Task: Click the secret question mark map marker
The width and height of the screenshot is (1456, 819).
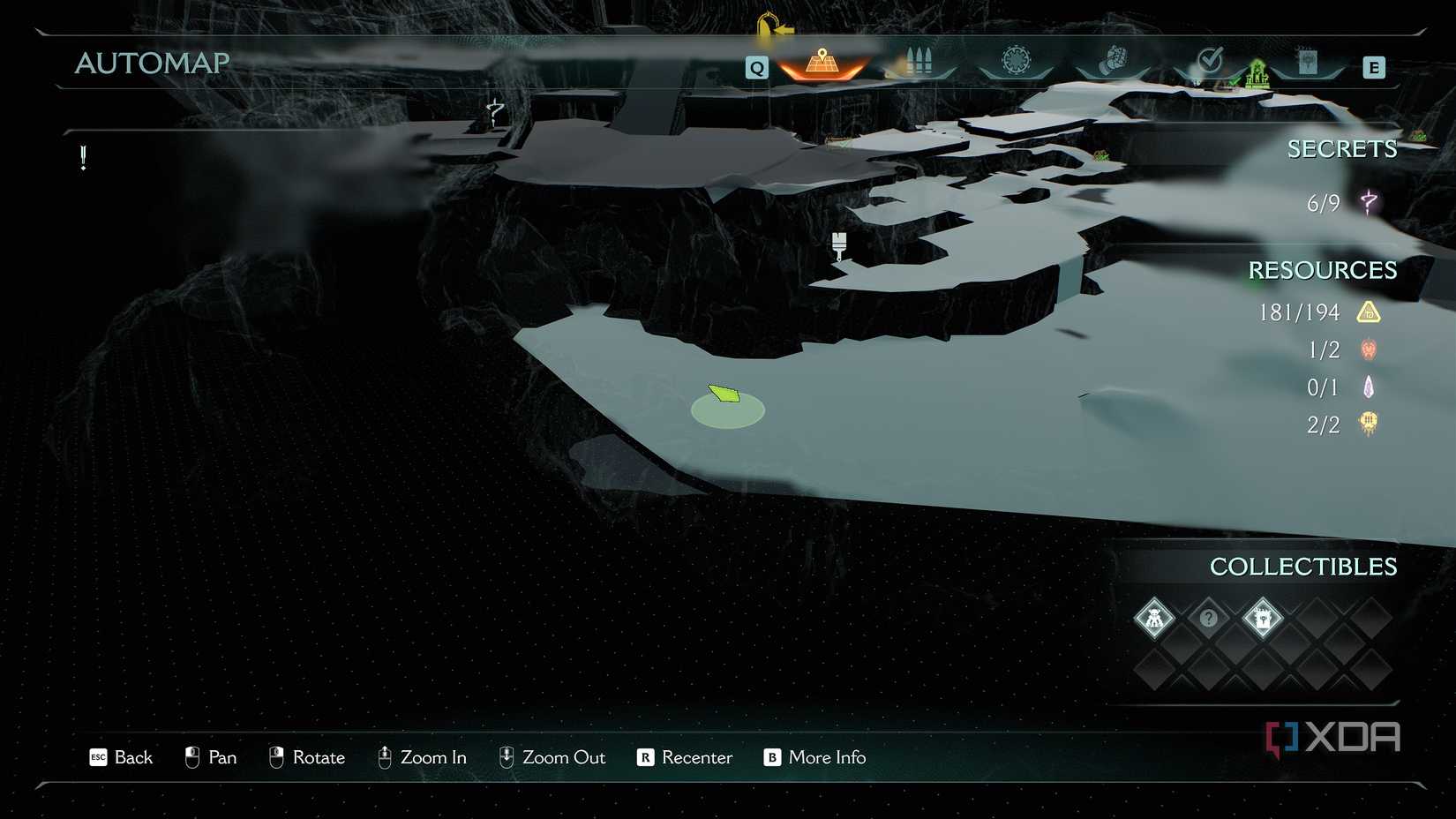Action: [494, 112]
